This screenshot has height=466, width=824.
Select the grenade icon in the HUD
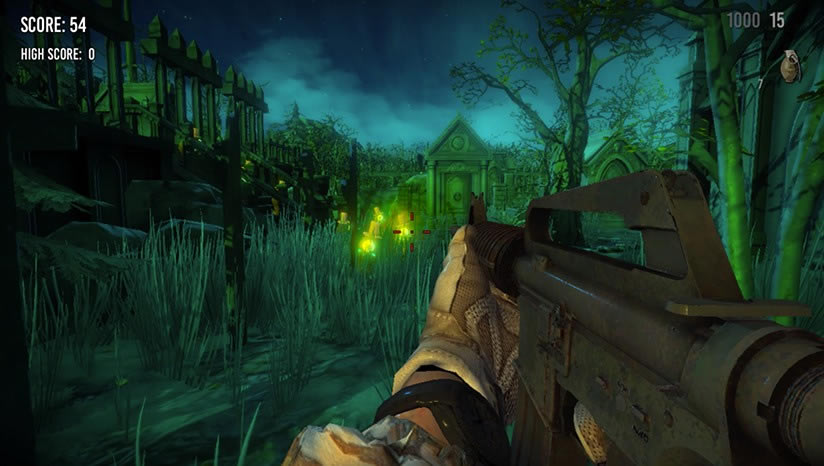tap(791, 67)
